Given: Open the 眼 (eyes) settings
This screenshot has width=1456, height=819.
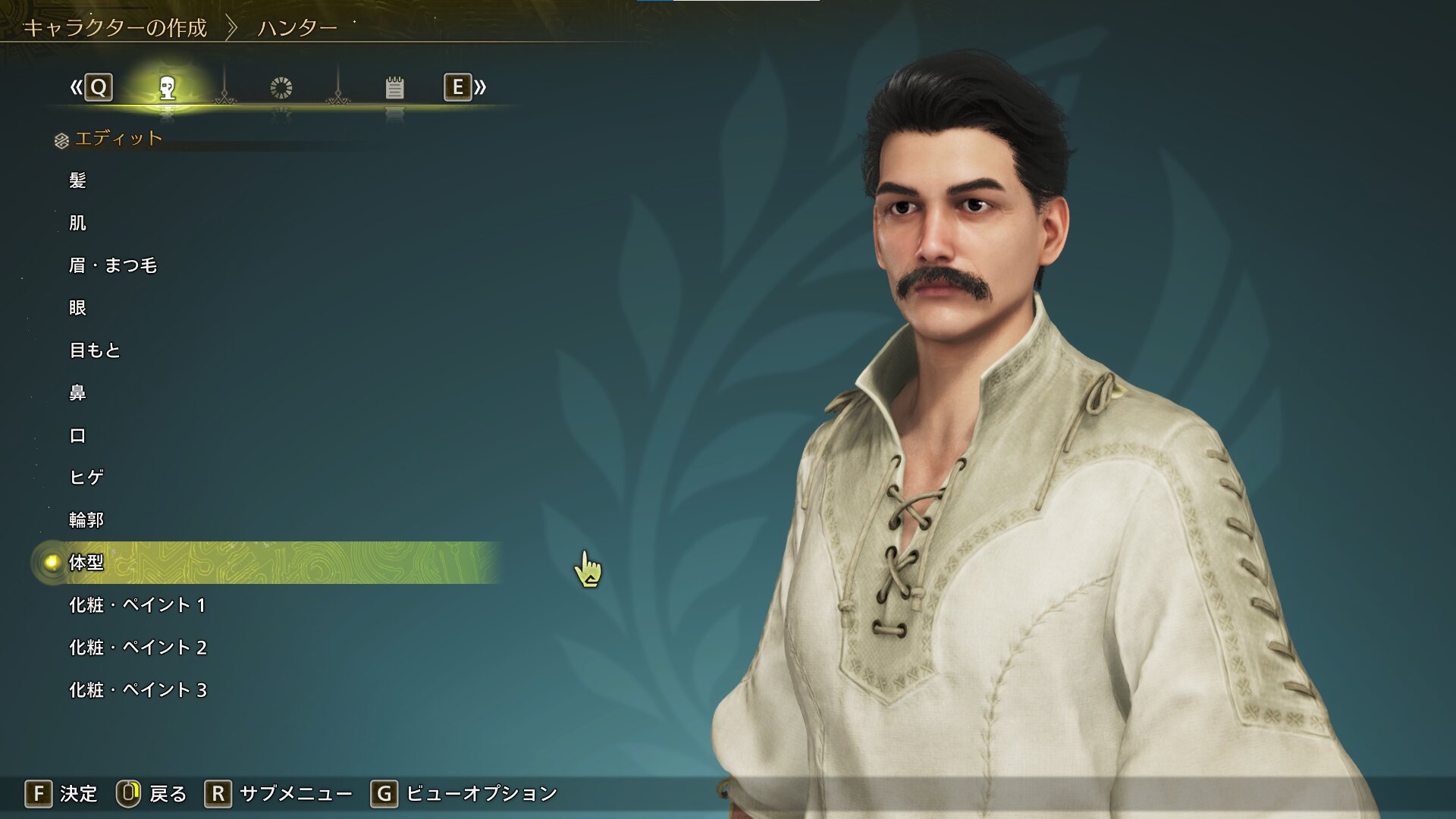Looking at the screenshot, I should click(77, 308).
